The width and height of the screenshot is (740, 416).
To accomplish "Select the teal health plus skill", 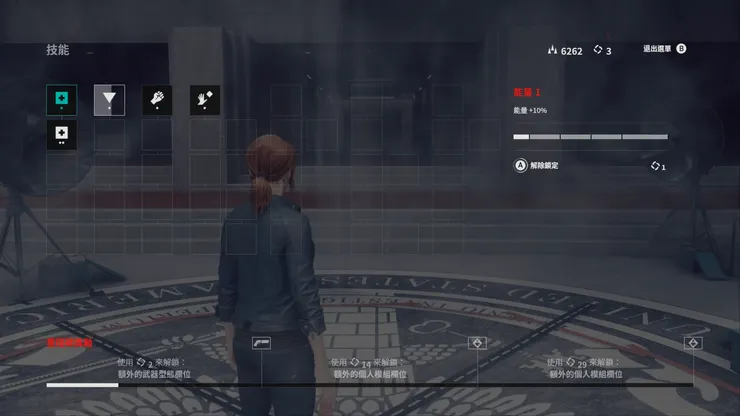I will (61, 99).
